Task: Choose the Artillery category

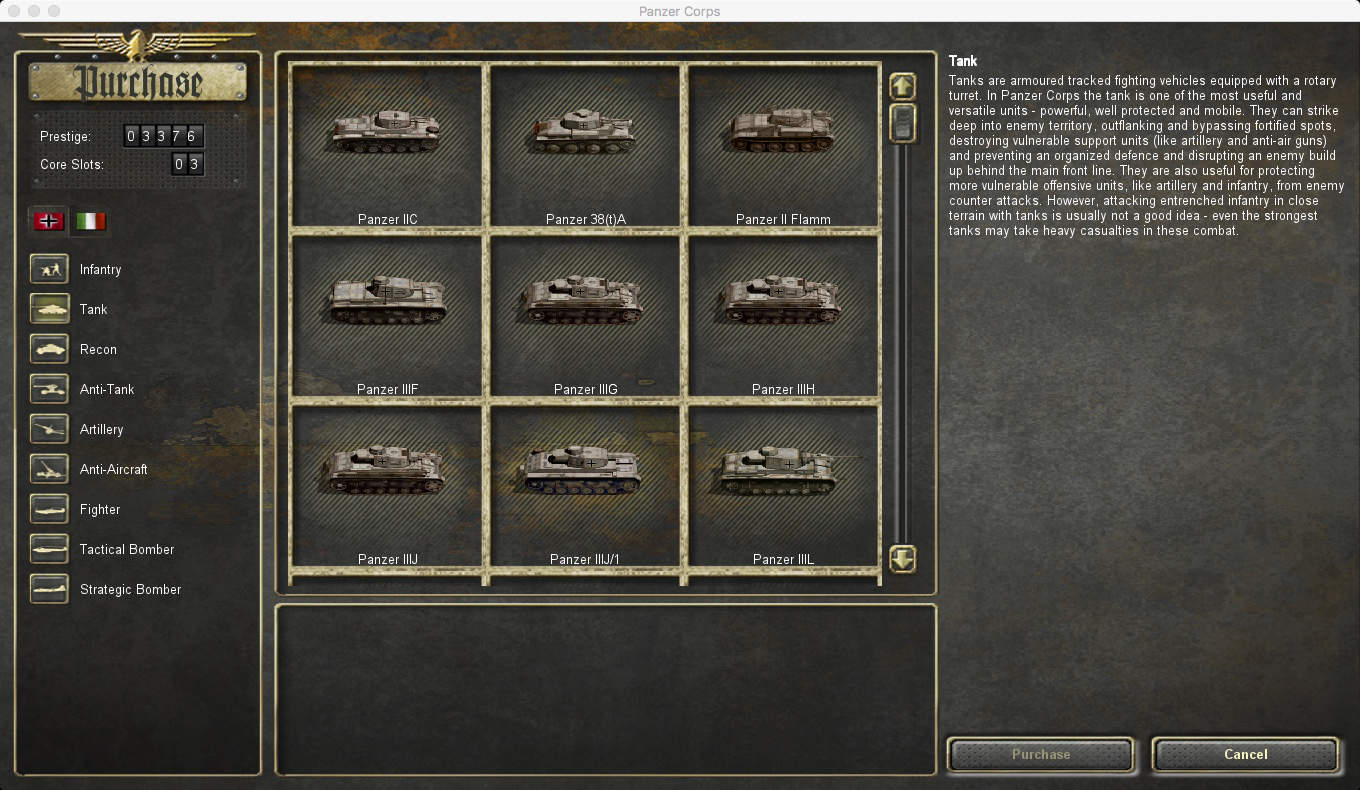Action: click(50, 429)
